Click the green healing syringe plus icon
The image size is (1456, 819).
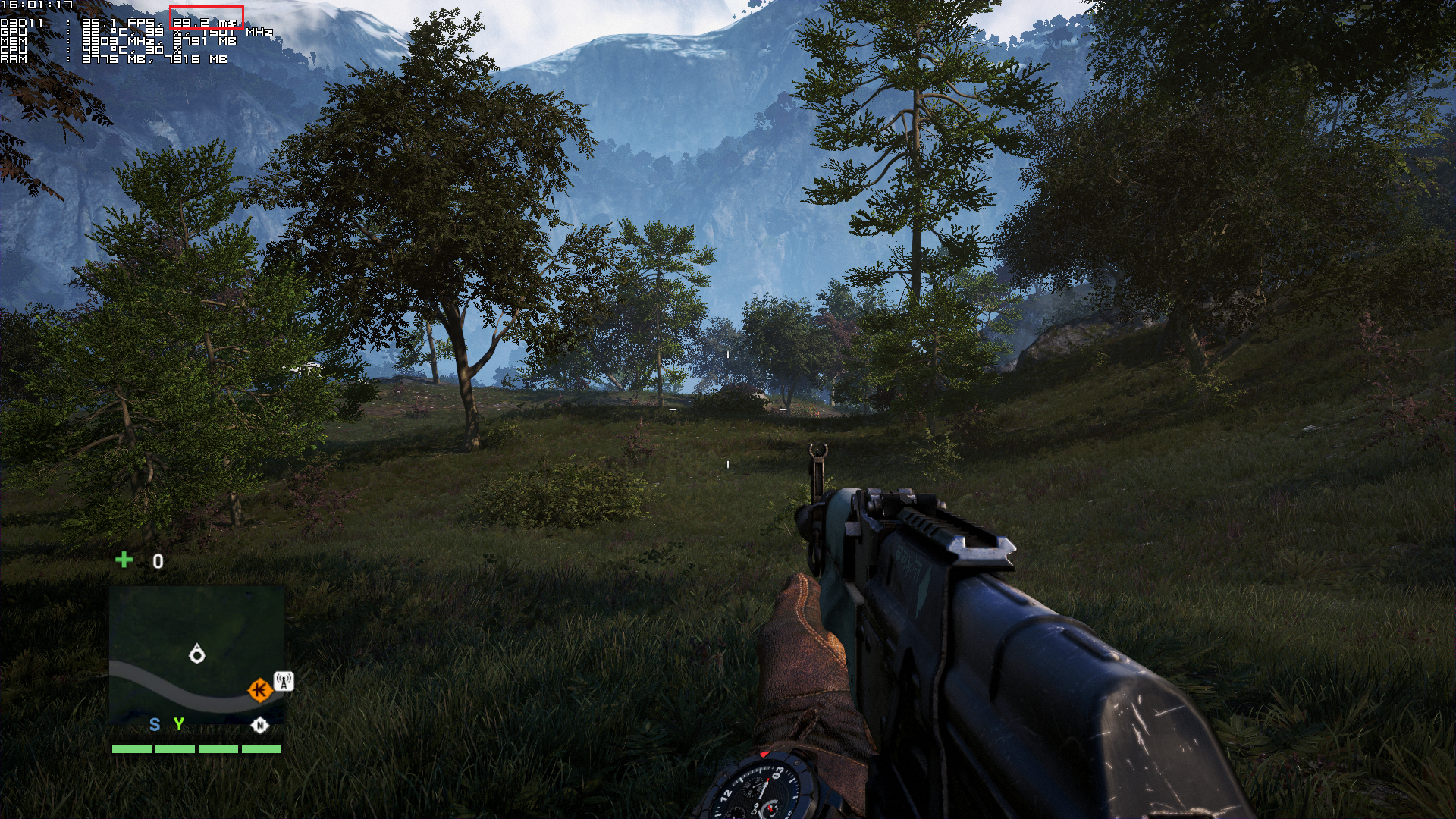click(124, 560)
